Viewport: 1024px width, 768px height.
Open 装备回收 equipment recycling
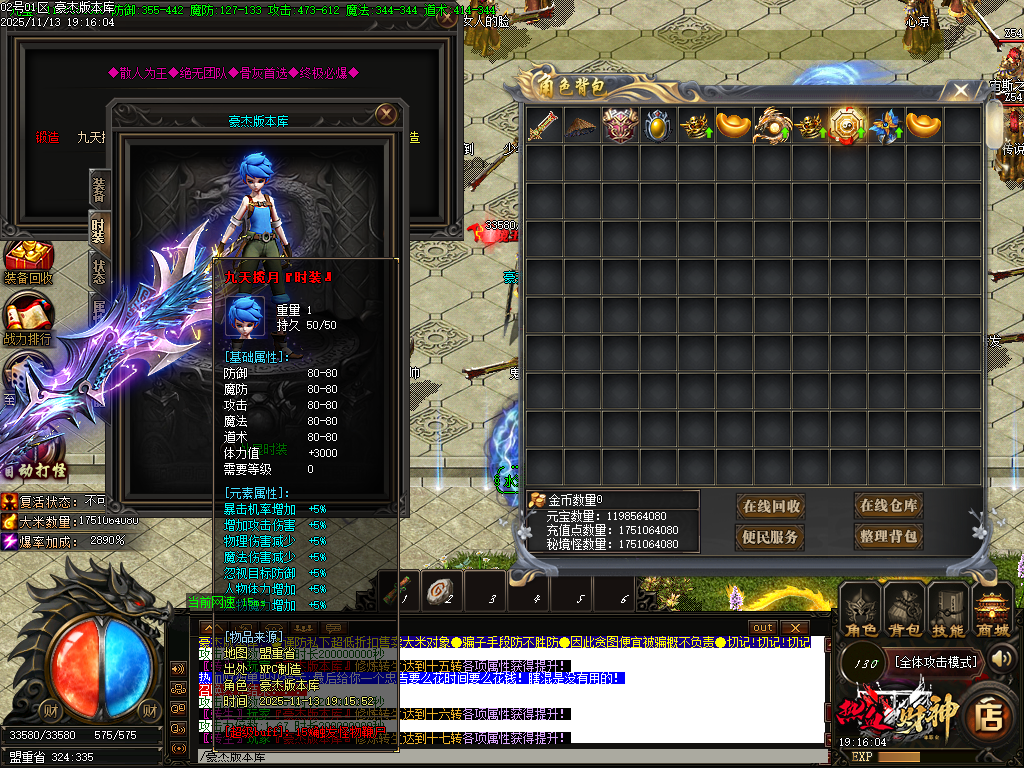(29, 262)
